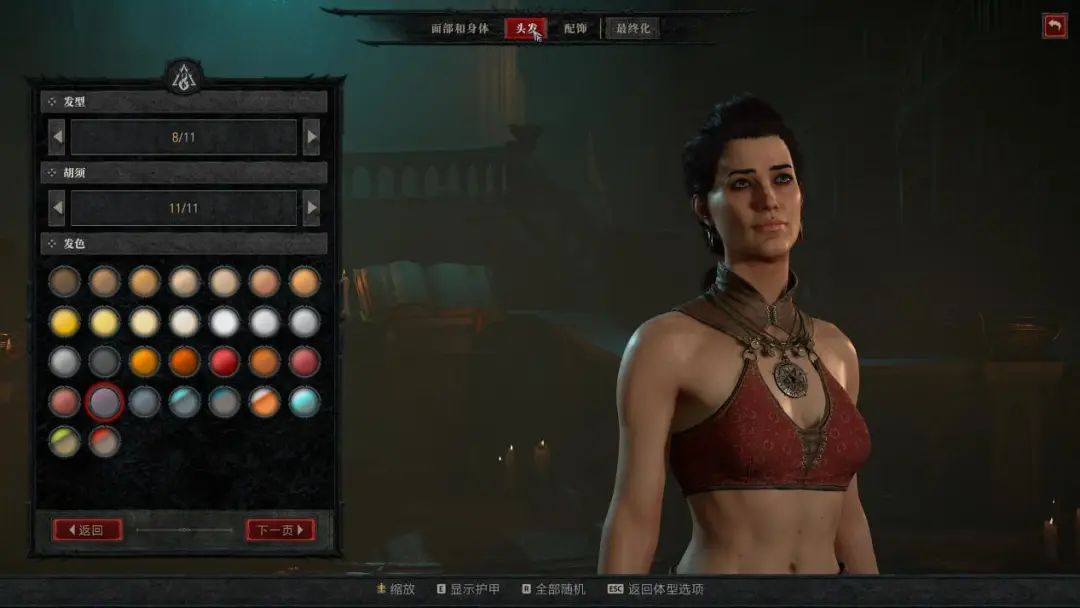Image resolution: width=1080 pixels, height=608 pixels.
Task: Choose the next 发型 hairstyle
Action: 311,137
